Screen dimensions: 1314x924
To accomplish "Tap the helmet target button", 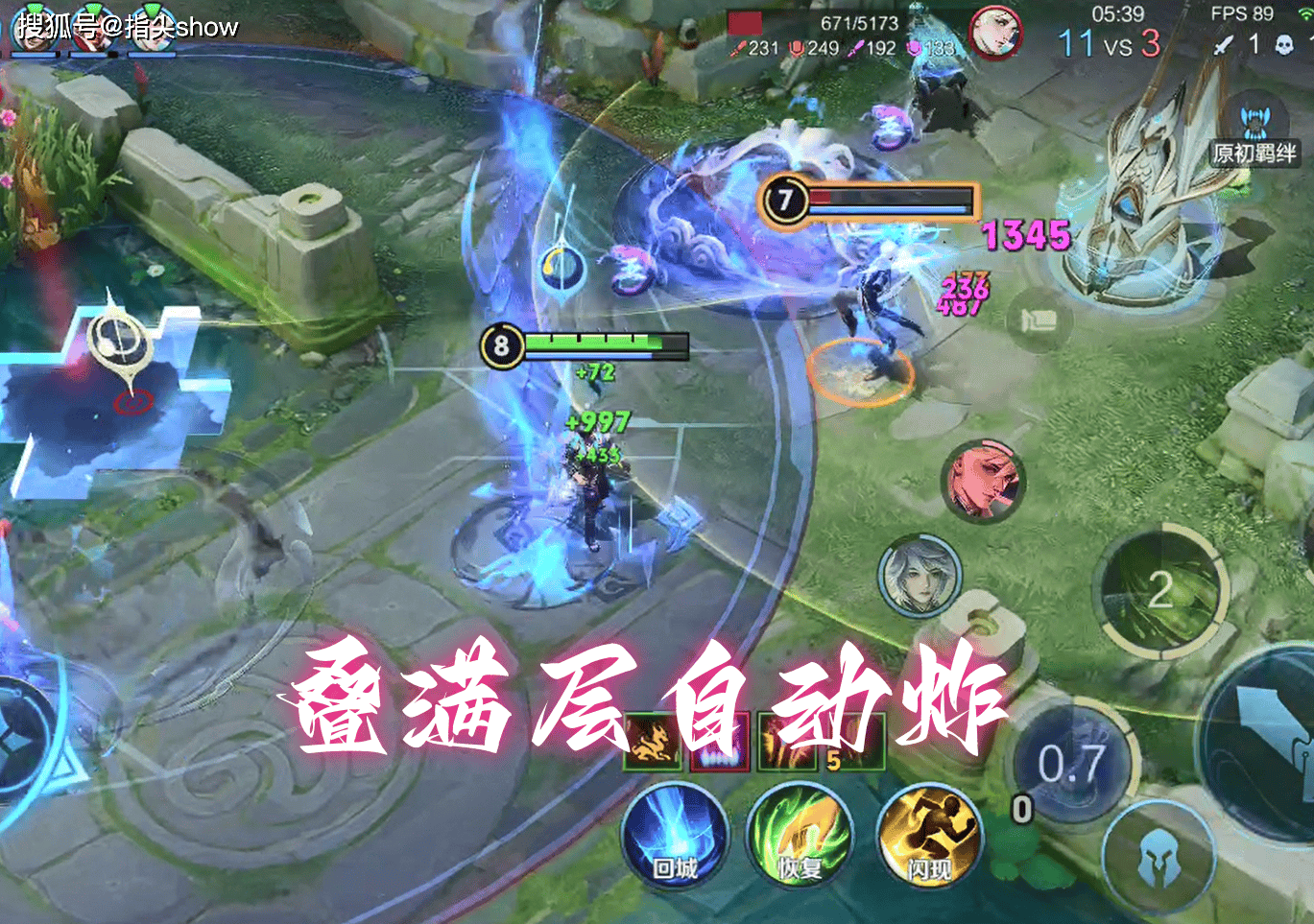I will pyautogui.click(x=1155, y=860).
